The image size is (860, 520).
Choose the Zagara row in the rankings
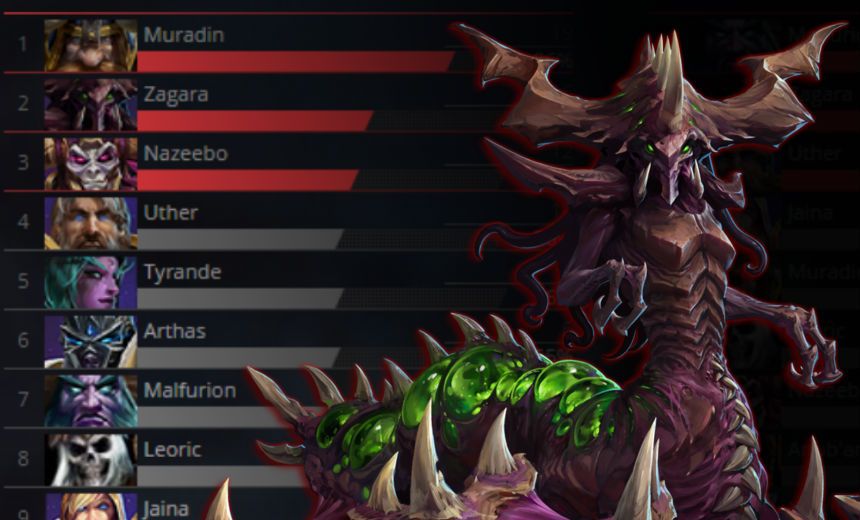click(x=175, y=95)
